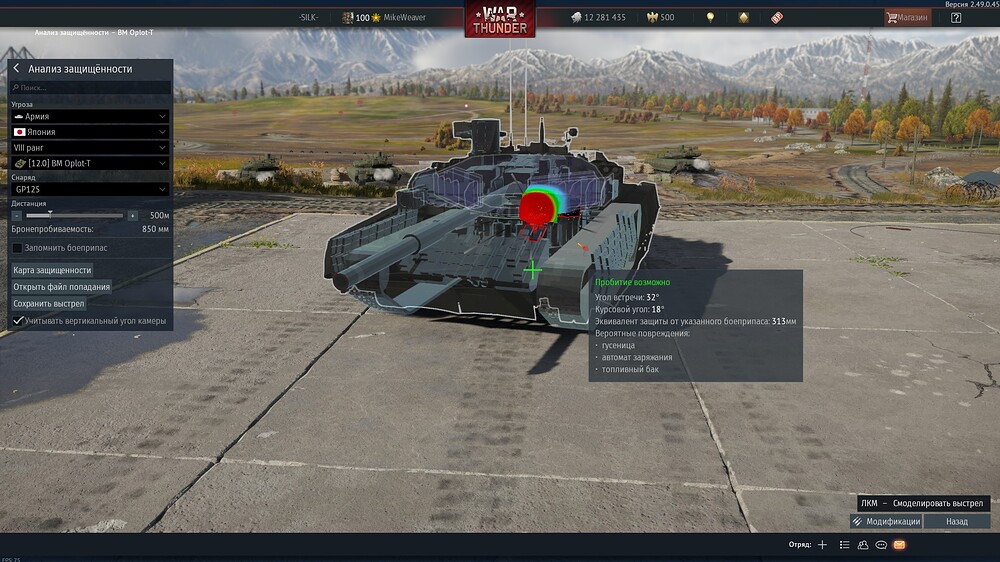Uncheck Учитывать вертикальный угол камеры

tap(17, 320)
